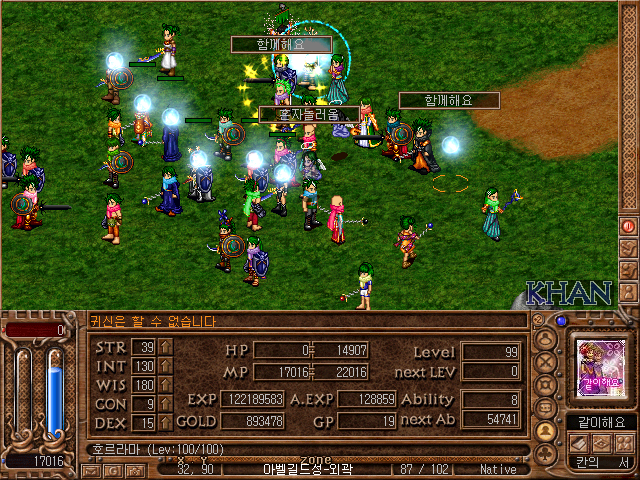Open the mail envelope button
The width and height of the screenshot is (640, 480).
(91, 469)
